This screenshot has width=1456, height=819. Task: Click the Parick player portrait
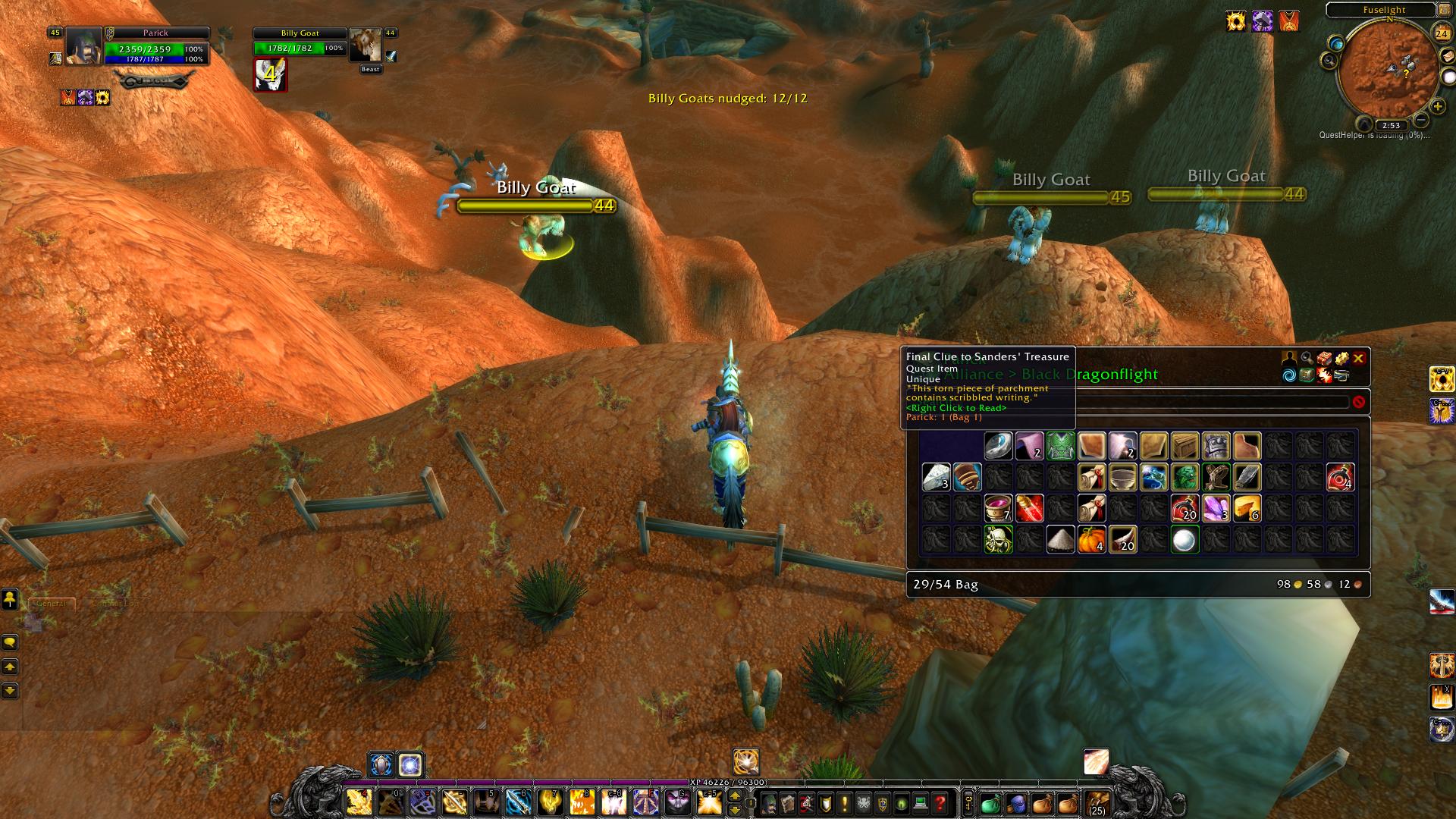pos(83,46)
